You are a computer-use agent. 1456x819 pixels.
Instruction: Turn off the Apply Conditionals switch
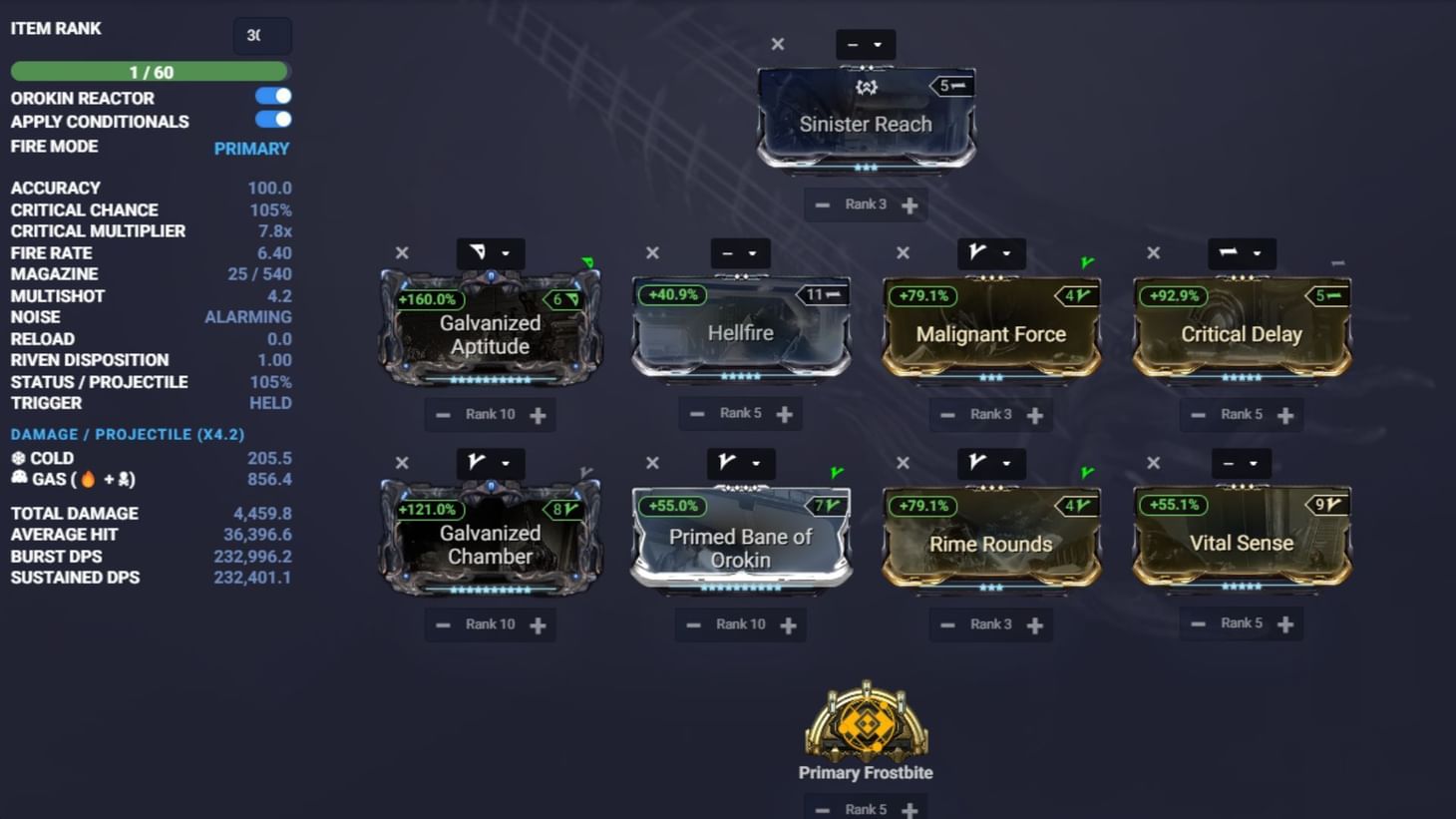[274, 120]
